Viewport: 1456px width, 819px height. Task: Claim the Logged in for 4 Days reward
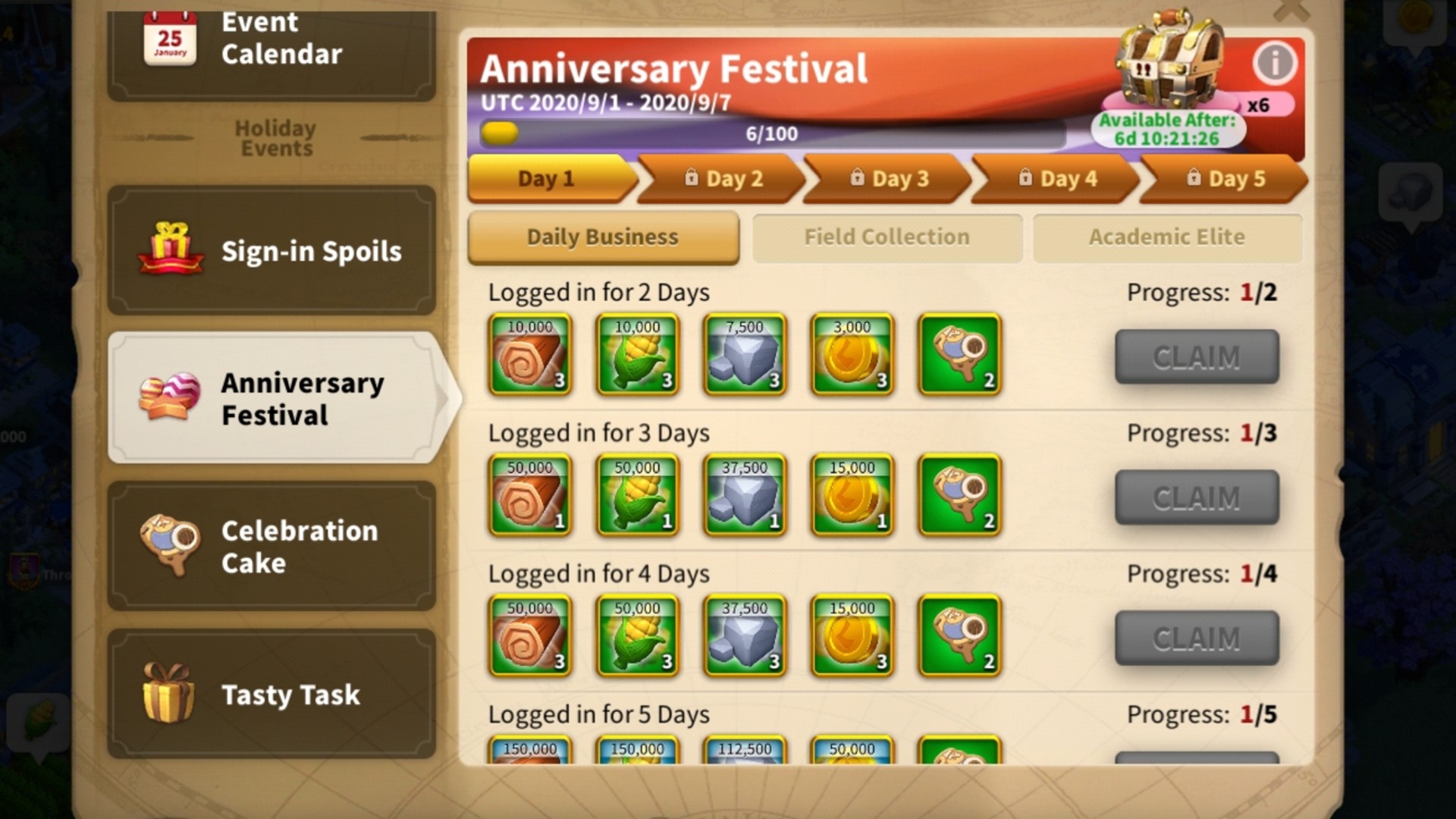(1197, 638)
